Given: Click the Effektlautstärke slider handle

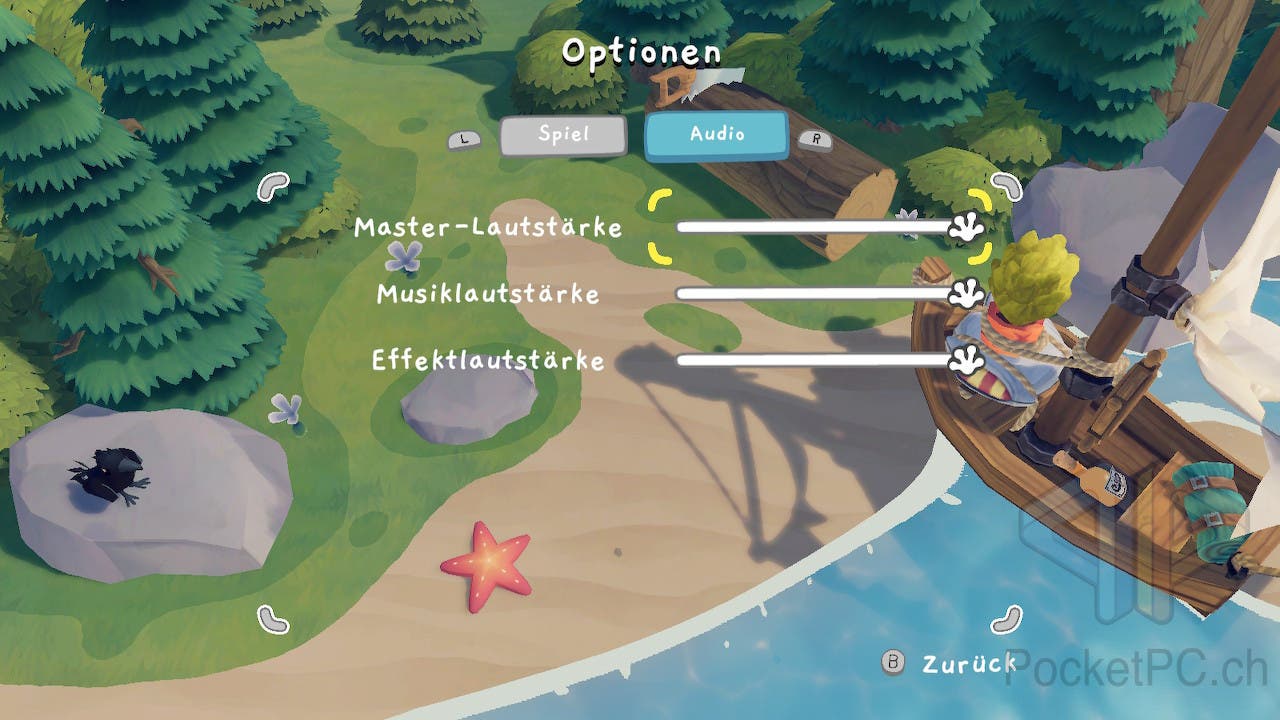Looking at the screenshot, I should click(965, 360).
